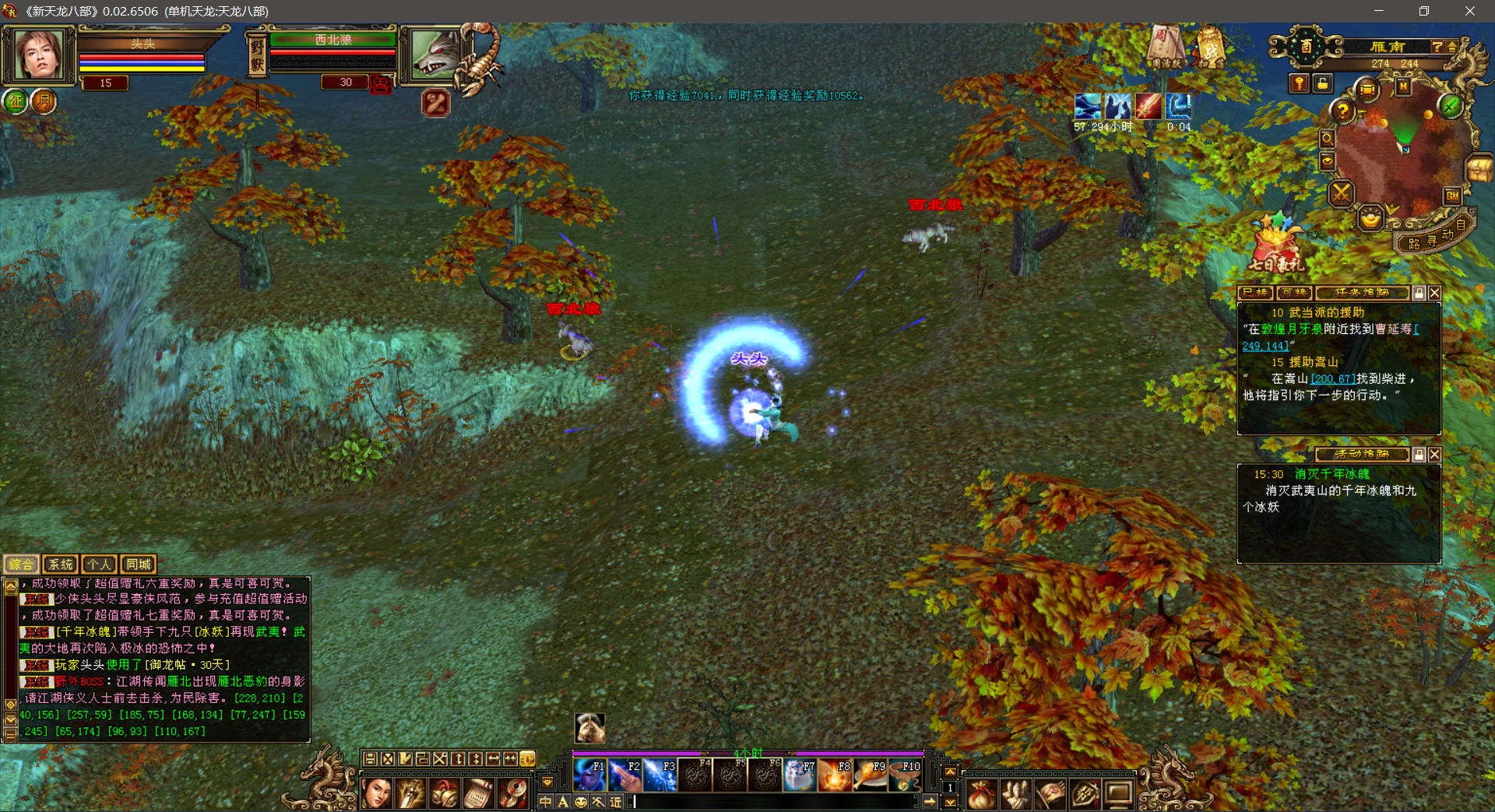1495x812 pixels.
Task: Use the F10 belt item slot
Action: [x=904, y=775]
